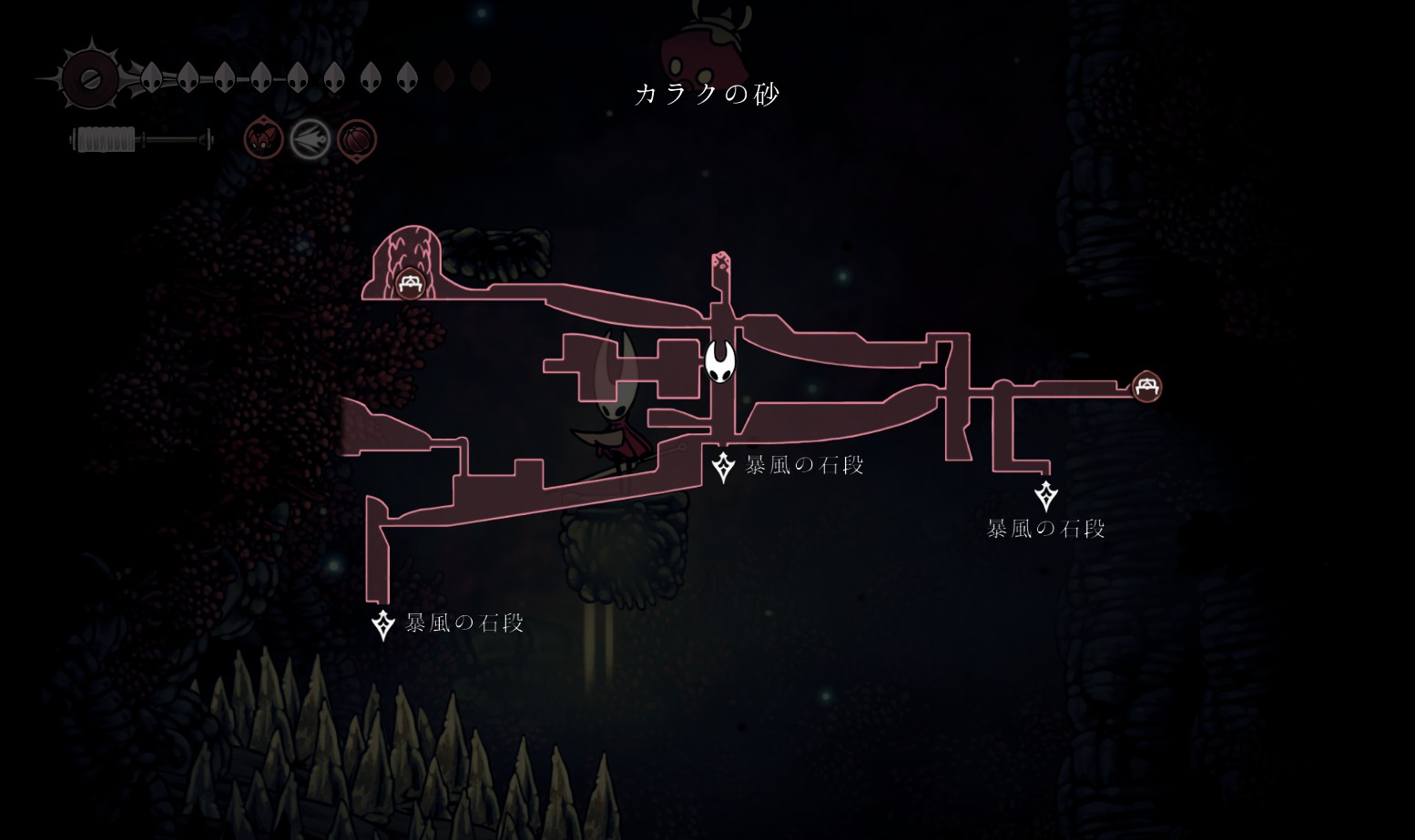This screenshot has height=840, width=1415.
Task: Click Hornet's white mask position marker
Action: click(x=720, y=361)
